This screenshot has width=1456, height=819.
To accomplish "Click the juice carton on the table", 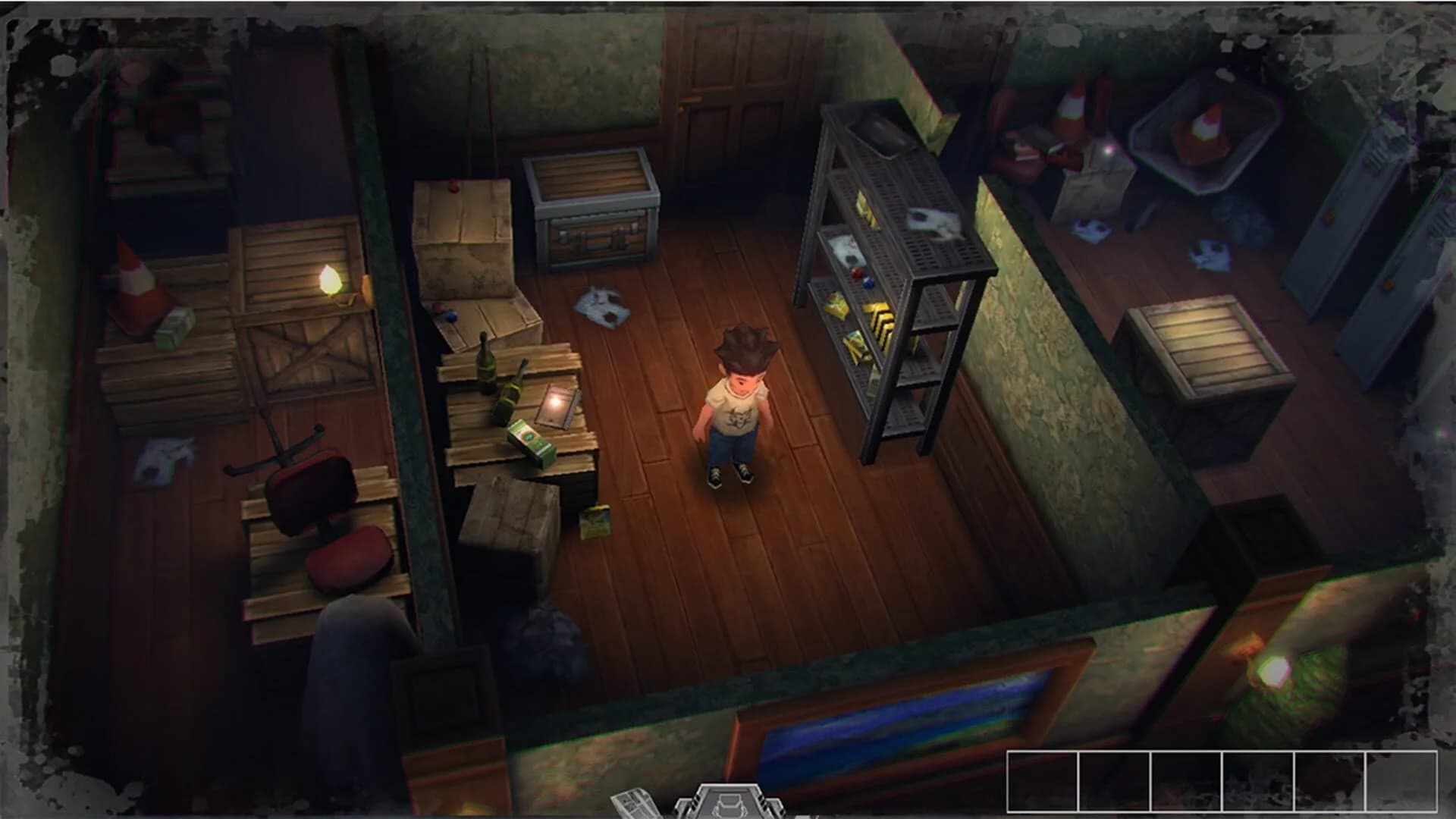I will coord(531,440).
